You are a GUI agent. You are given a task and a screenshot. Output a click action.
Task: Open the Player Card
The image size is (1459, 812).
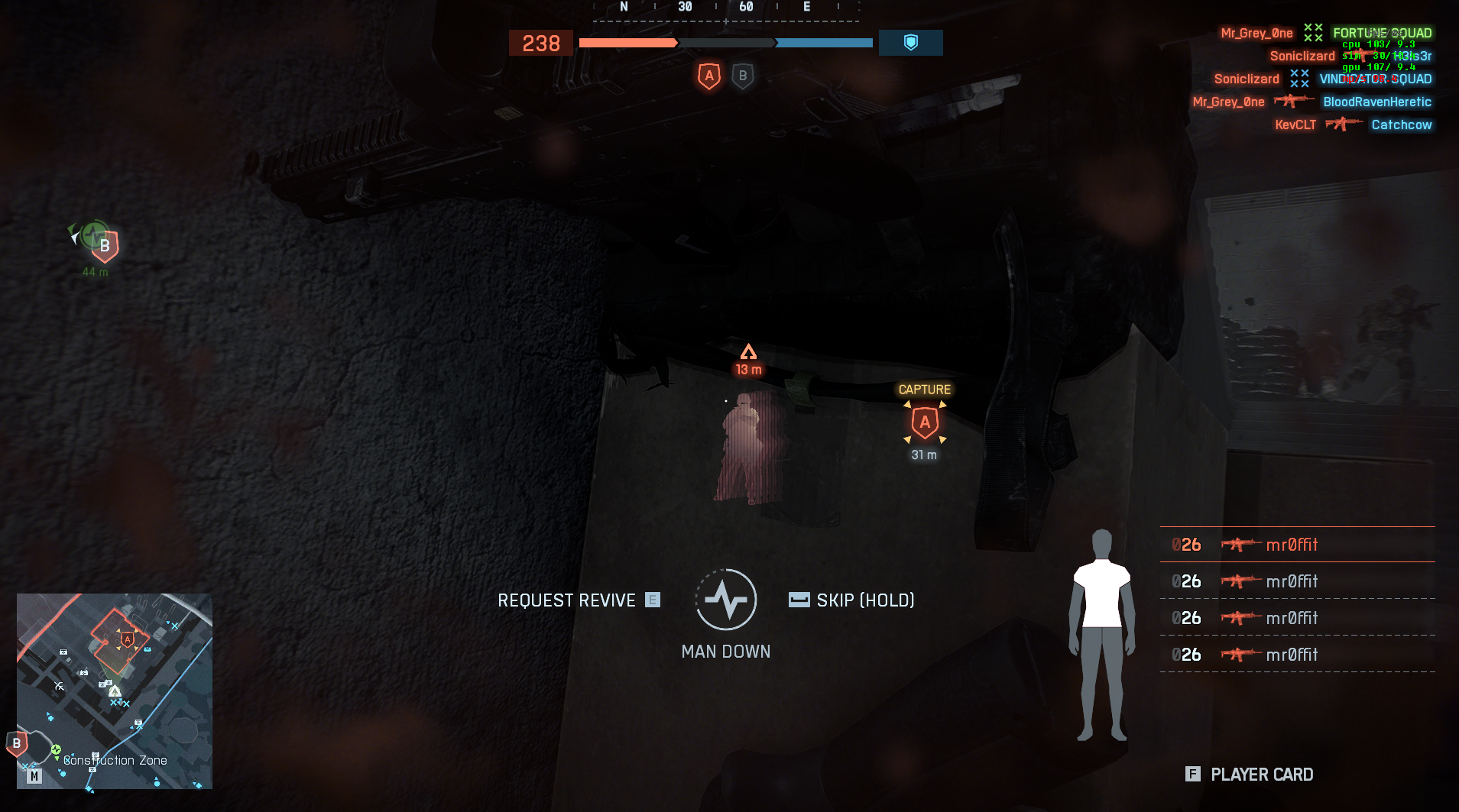click(x=1250, y=775)
